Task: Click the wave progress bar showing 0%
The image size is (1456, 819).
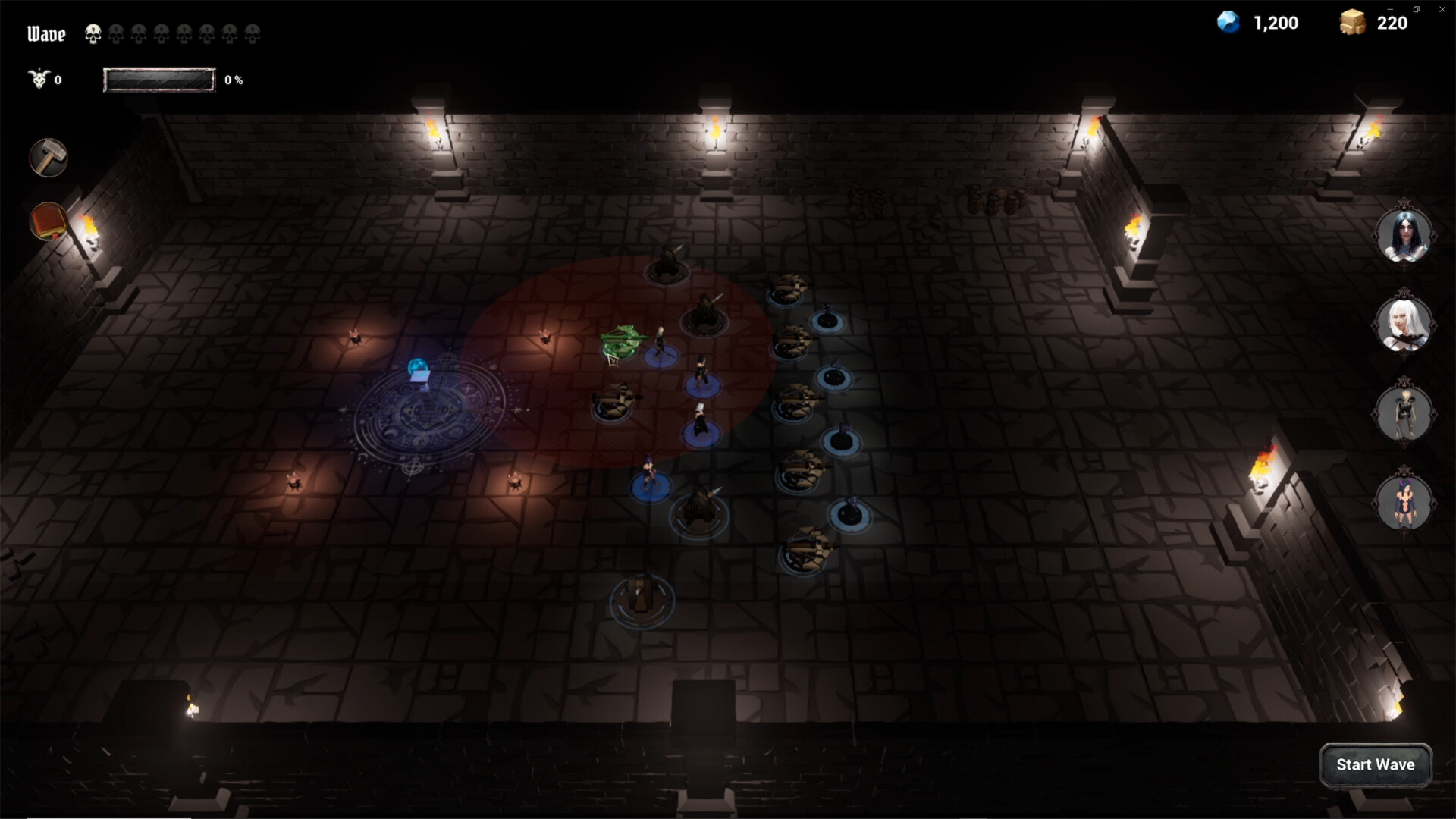Action: tap(159, 79)
